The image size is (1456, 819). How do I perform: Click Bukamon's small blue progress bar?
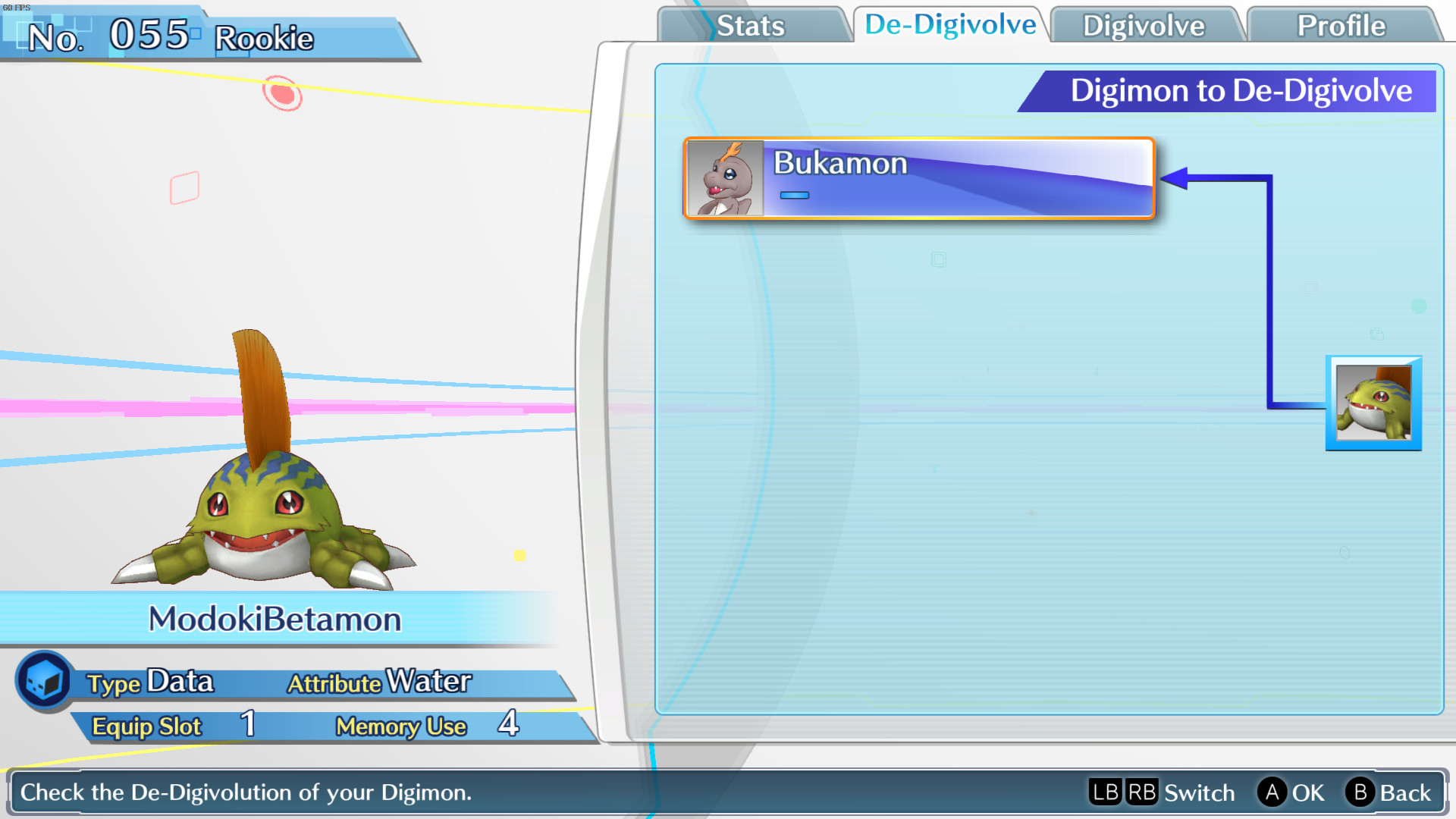click(795, 195)
